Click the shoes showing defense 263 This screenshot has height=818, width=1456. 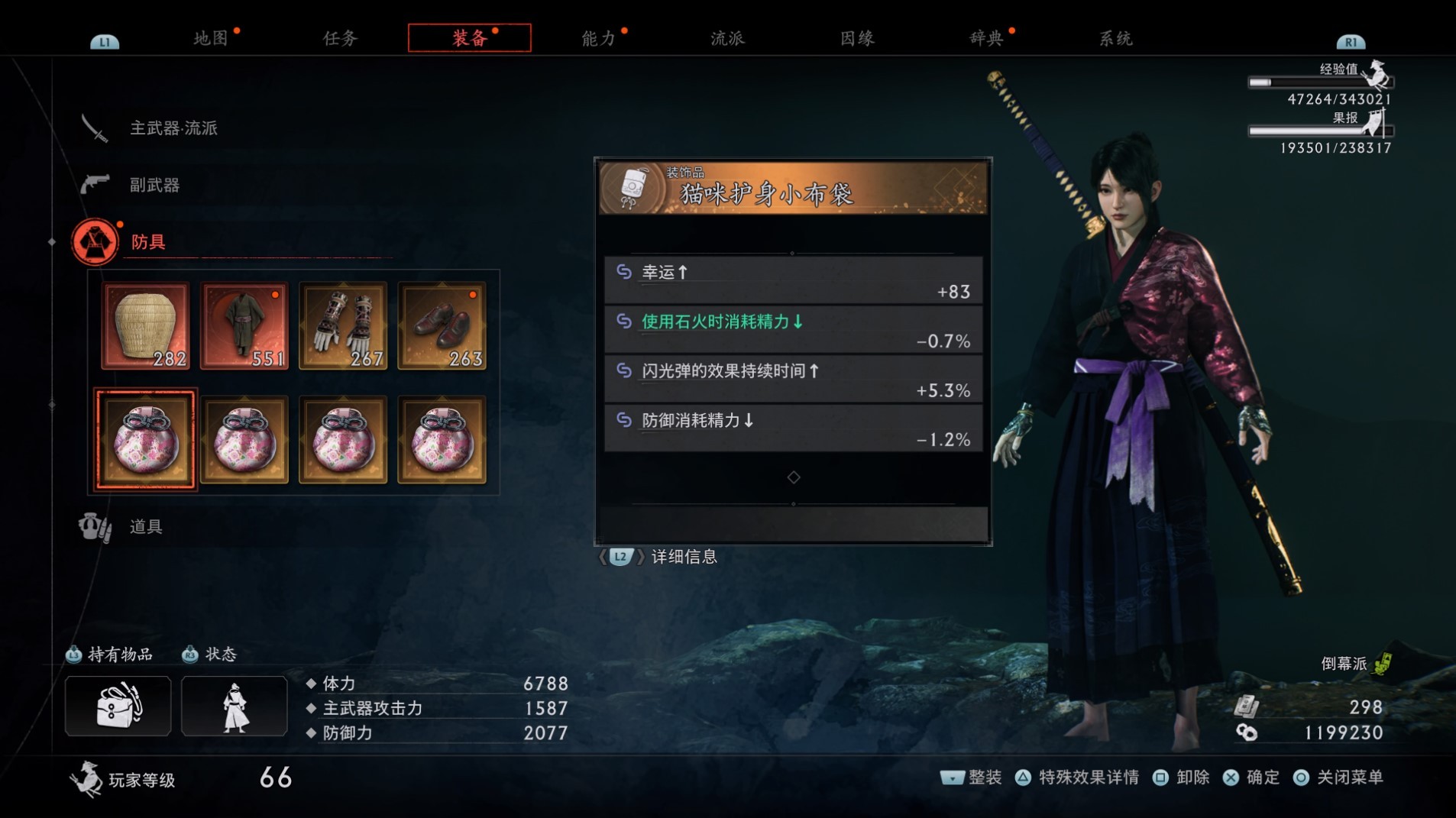[442, 325]
